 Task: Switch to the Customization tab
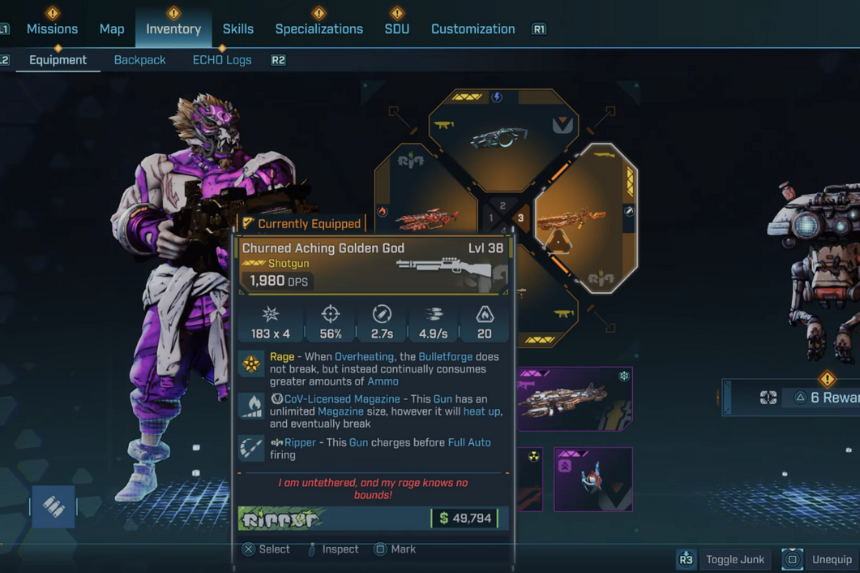473,29
